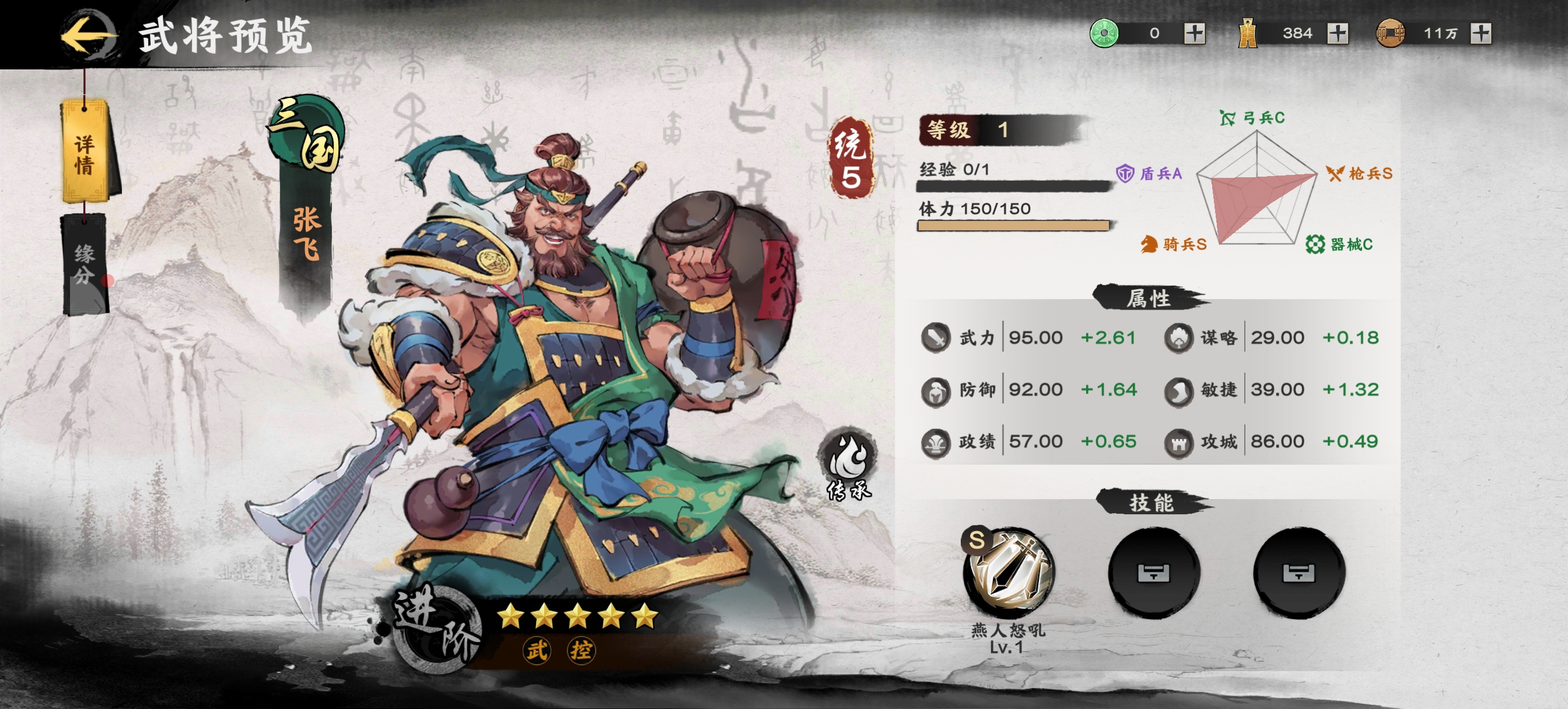Open the 缘分 bonds tab
1568x709 pixels.
[x=85, y=264]
